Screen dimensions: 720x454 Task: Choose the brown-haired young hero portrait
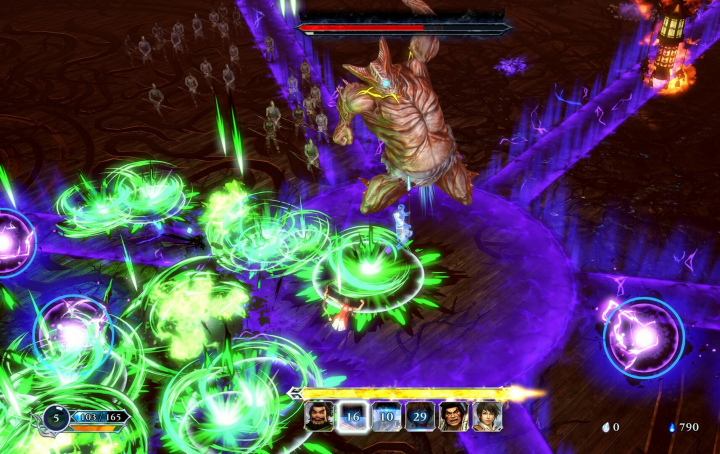pos(487,416)
